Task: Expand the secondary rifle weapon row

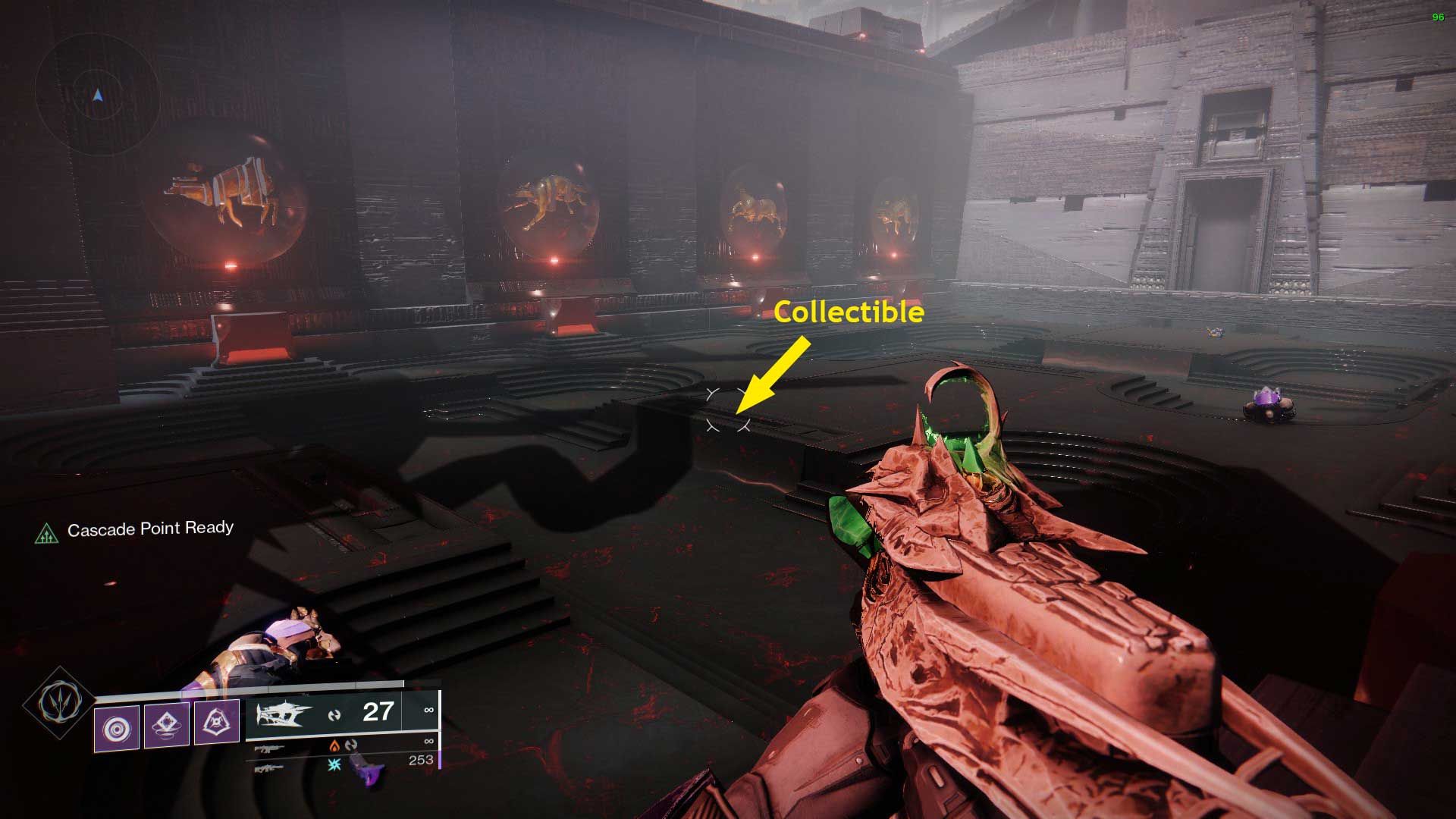Action: 271,749
